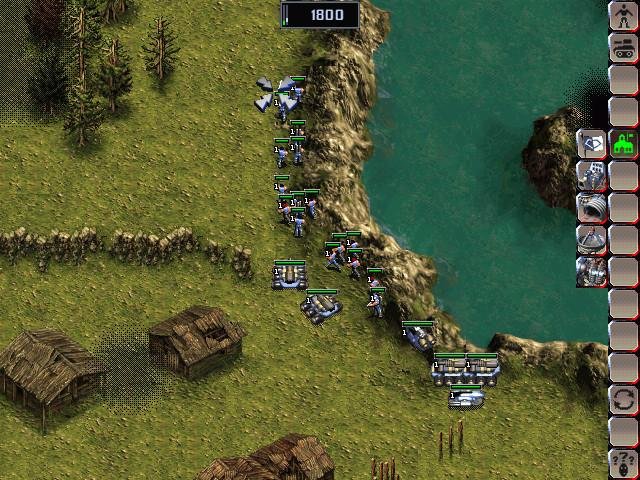
Task: Choose the flag structure build option
Action: coord(591,143)
